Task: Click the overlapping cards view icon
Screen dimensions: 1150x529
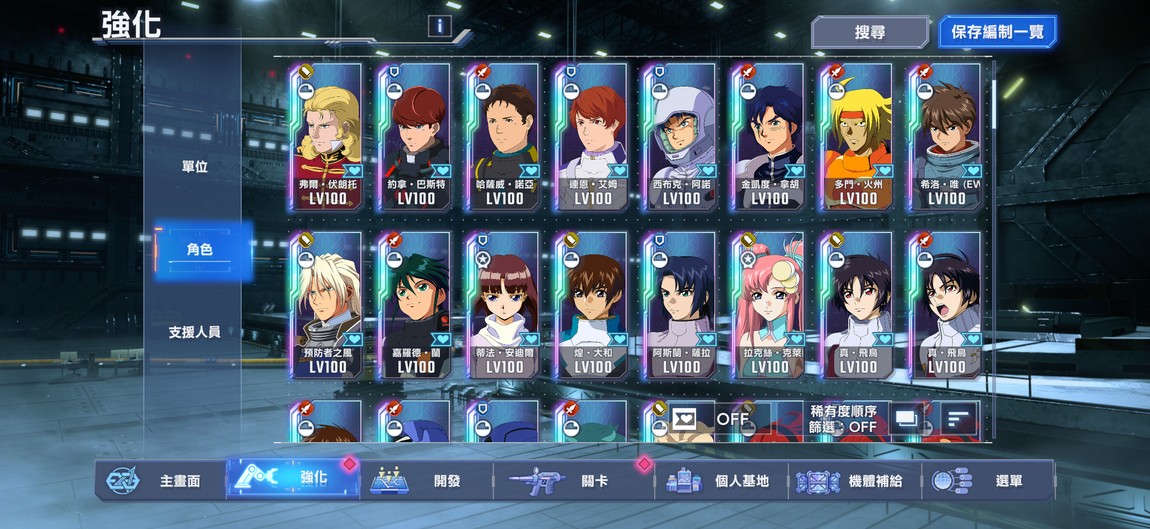Action: click(906, 418)
